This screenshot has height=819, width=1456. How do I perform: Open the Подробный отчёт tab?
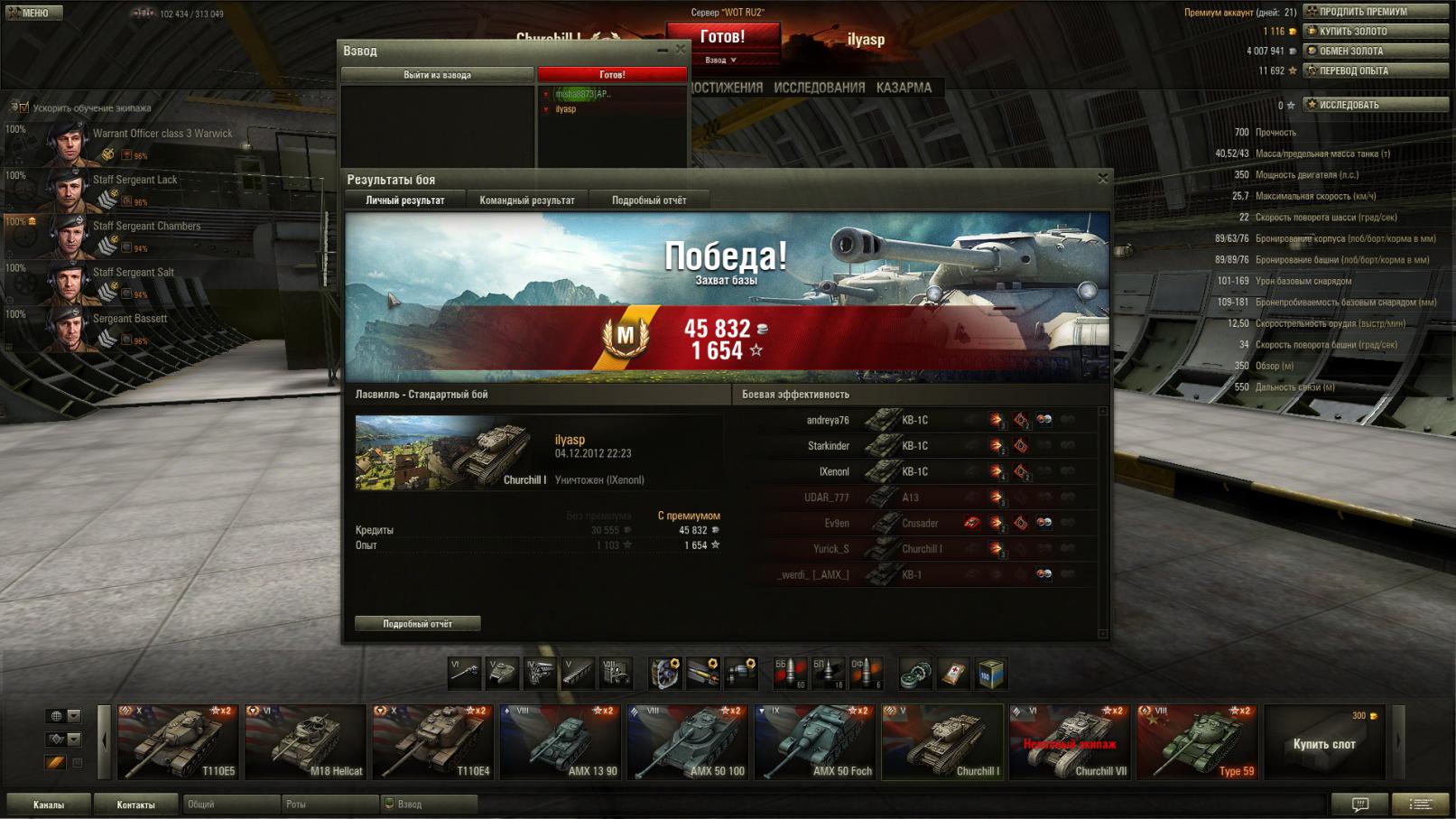click(648, 200)
